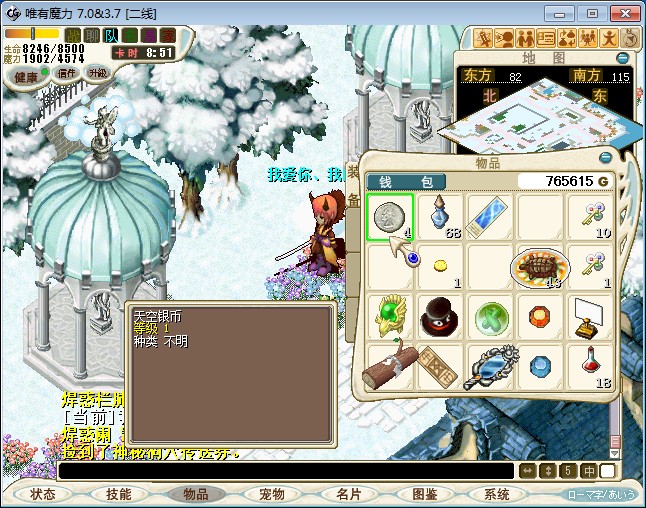This screenshot has width=646, height=508.
Task: Select the red potion flask stack
Action: [590, 365]
